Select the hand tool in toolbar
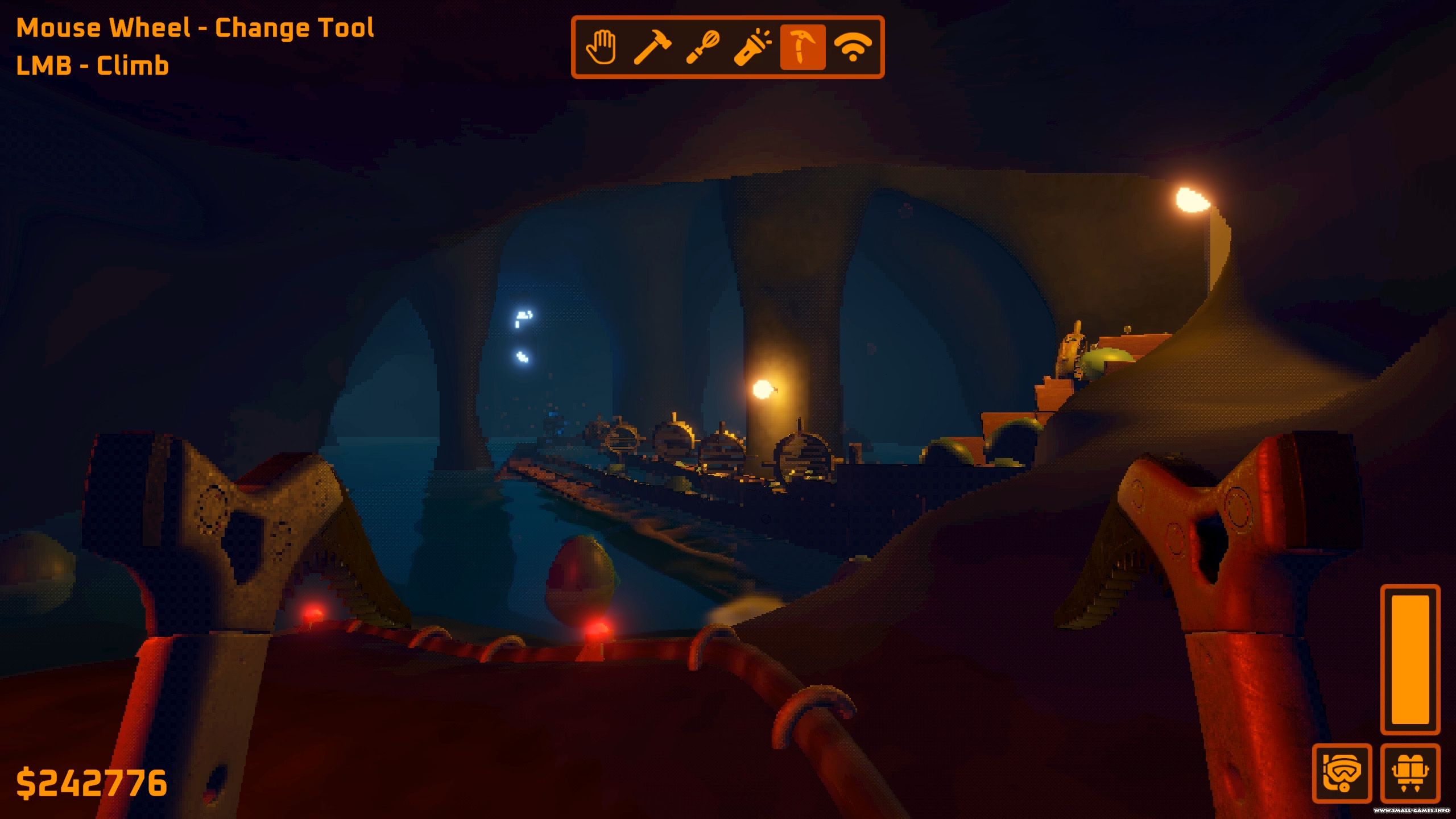The width and height of the screenshot is (1456, 819). (601, 47)
